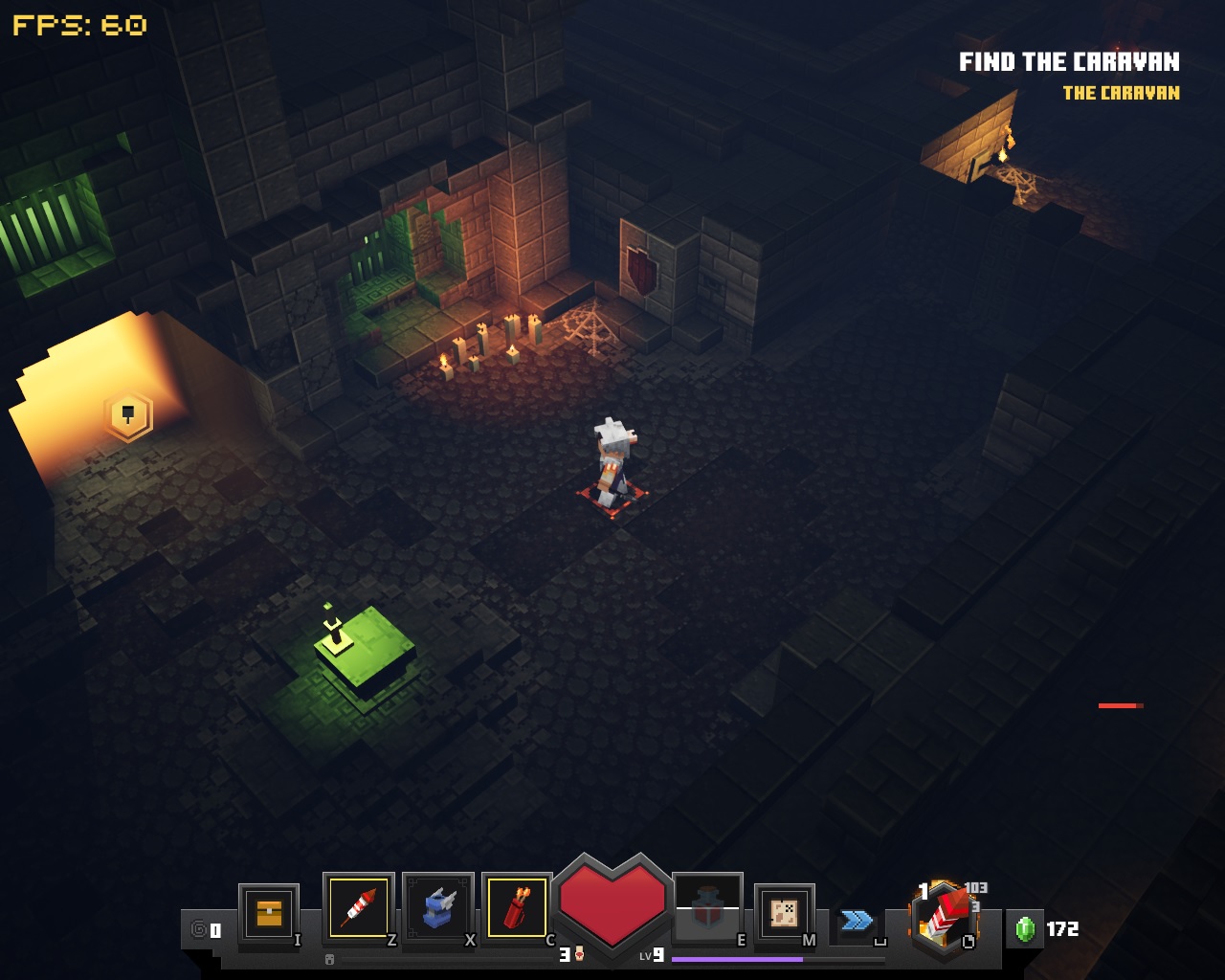The image size is (1225, 980).
Task: Activate the blue winged boots artifact
Action: (x=438, y=907)
